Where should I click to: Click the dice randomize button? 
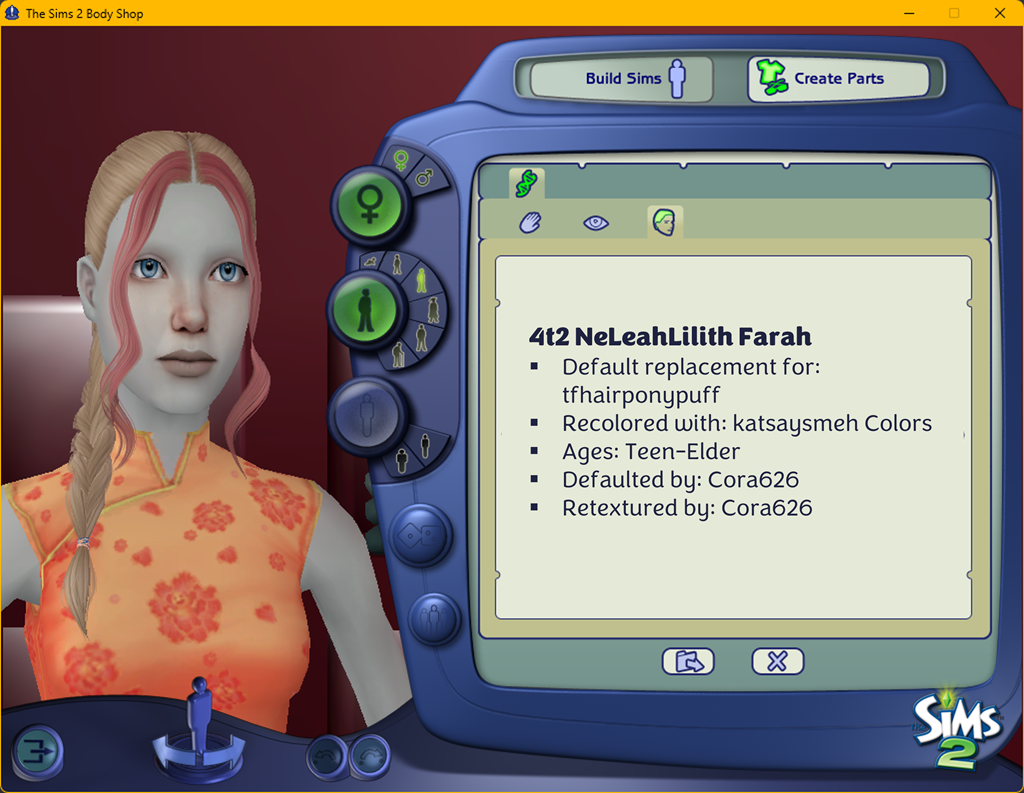420,534
